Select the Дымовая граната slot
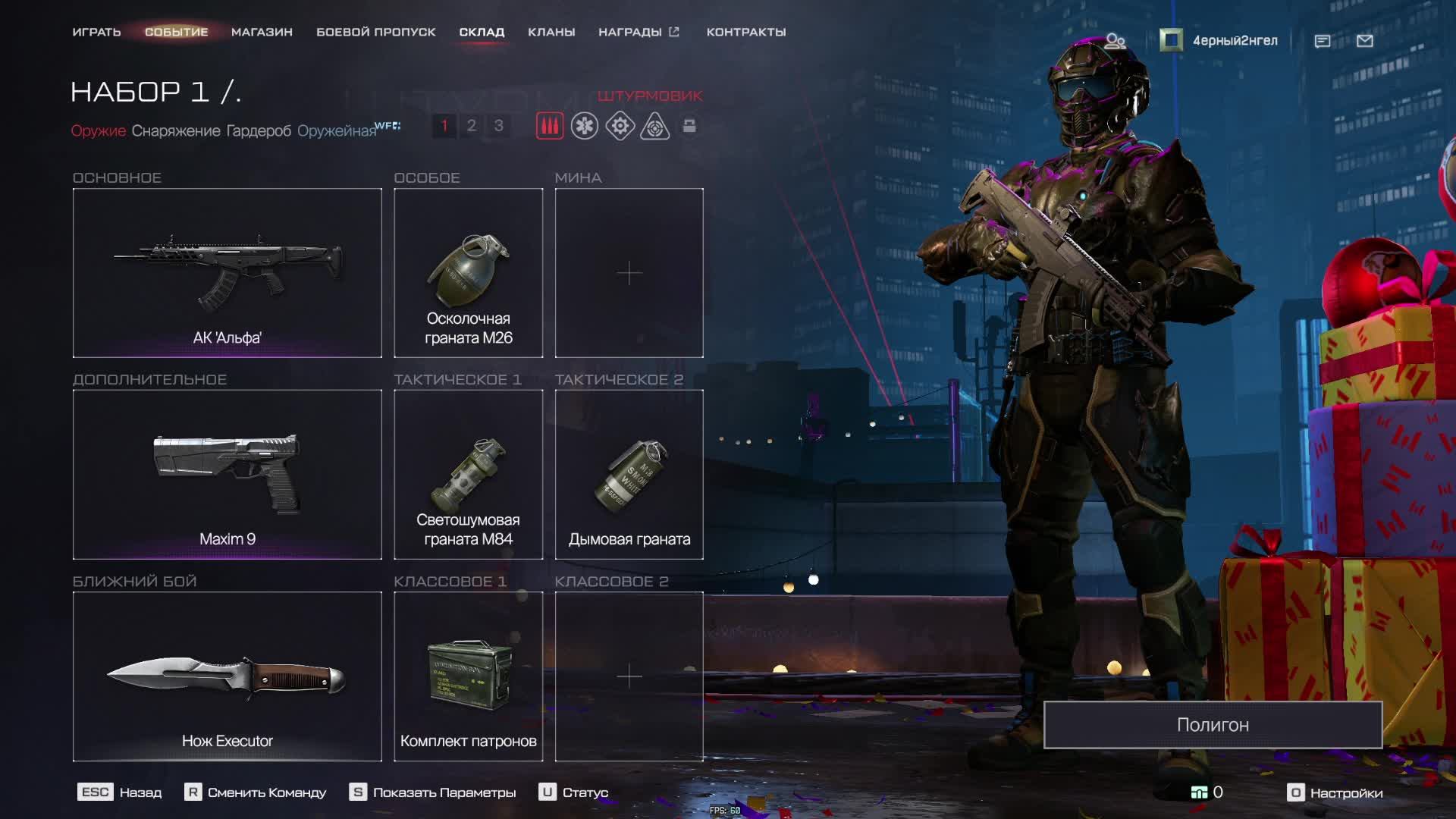 pos(629,475)
